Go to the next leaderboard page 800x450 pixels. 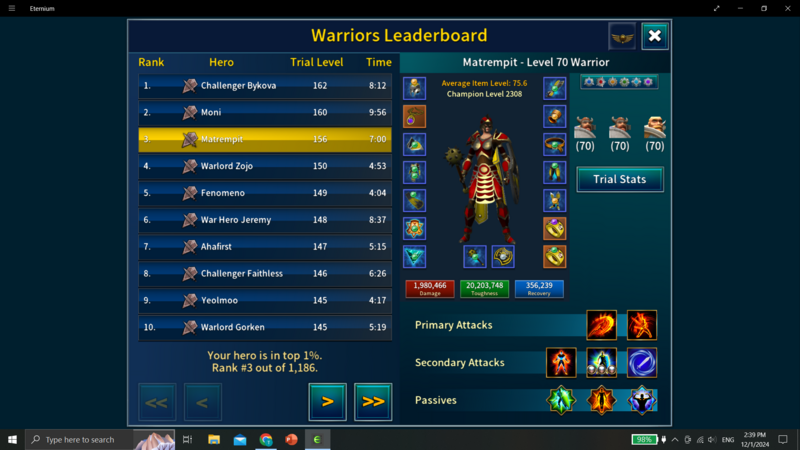click(327, 402)
